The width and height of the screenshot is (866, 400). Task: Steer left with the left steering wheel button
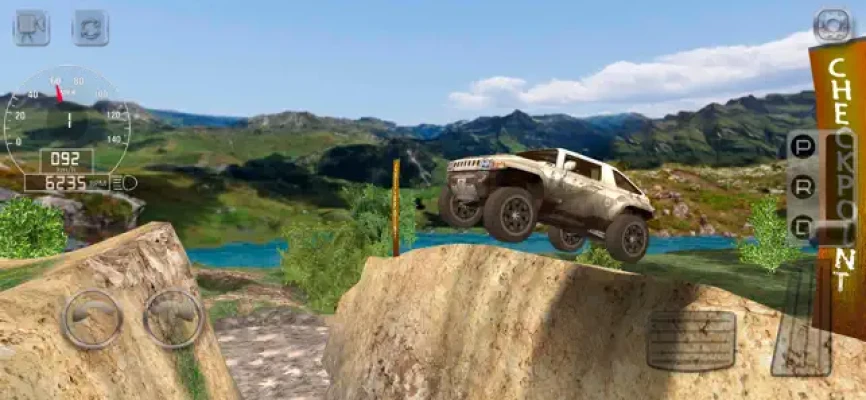point(93,318)
